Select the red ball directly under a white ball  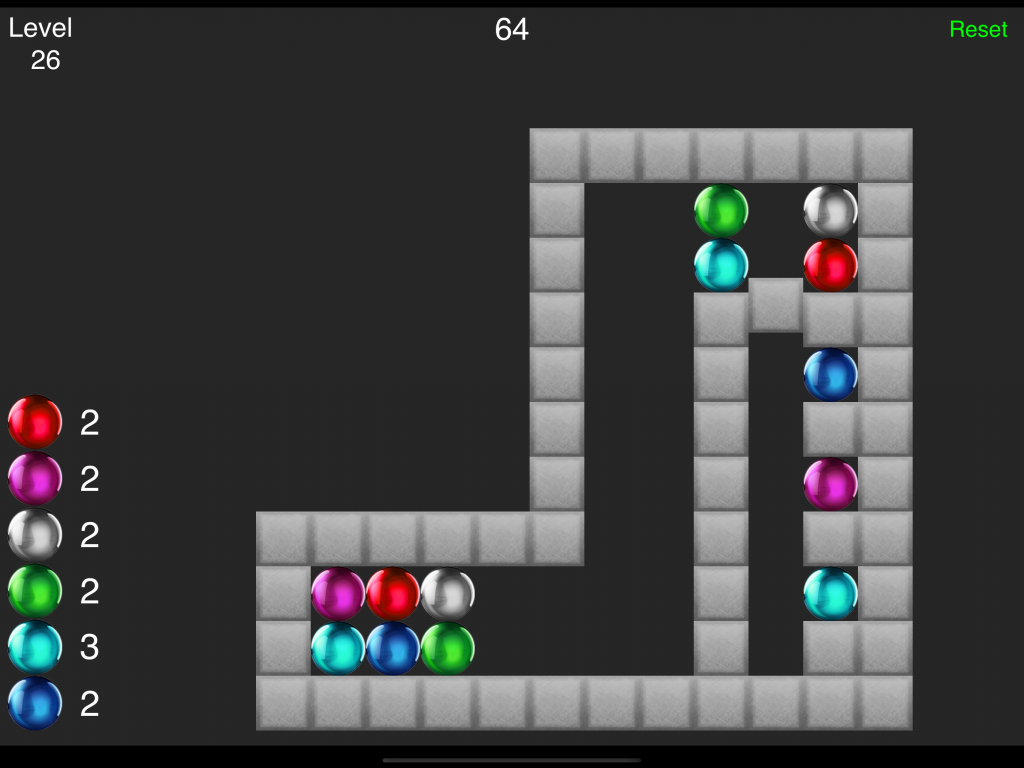(830, 265)
